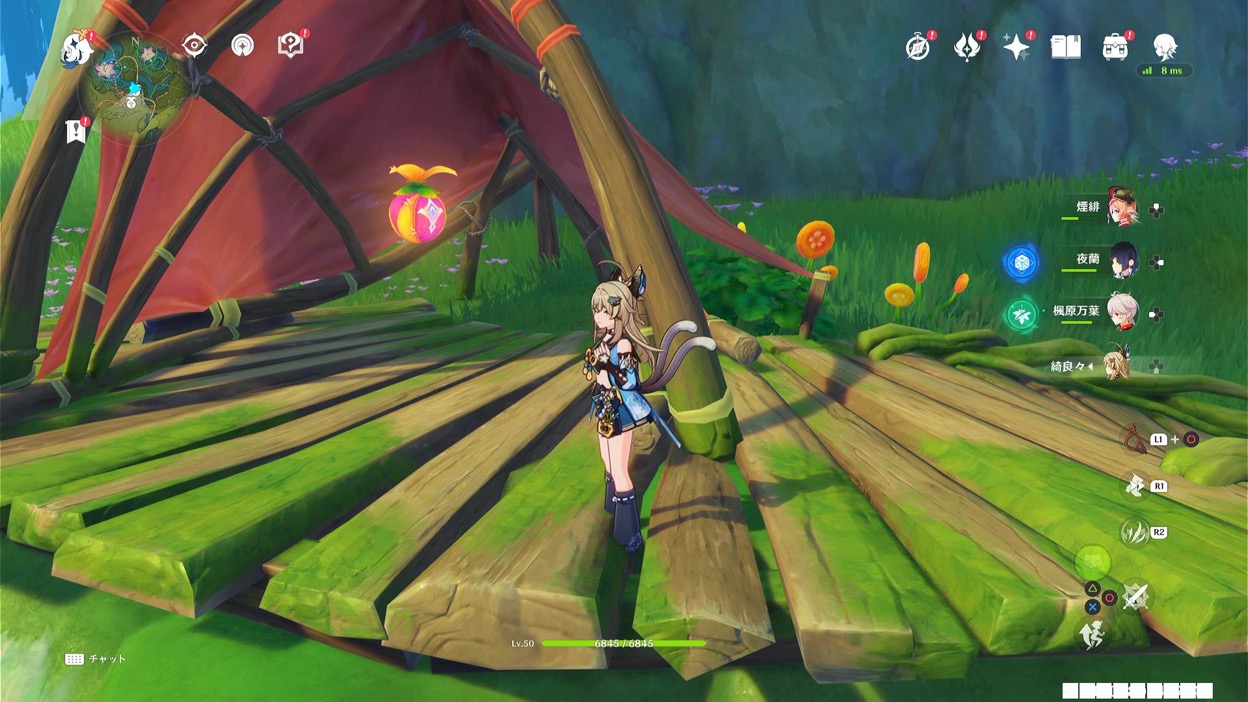Trigger the elemental burst icon beside R2
The height and width of the screenshot is (702, 1248).
[1134, 532]
